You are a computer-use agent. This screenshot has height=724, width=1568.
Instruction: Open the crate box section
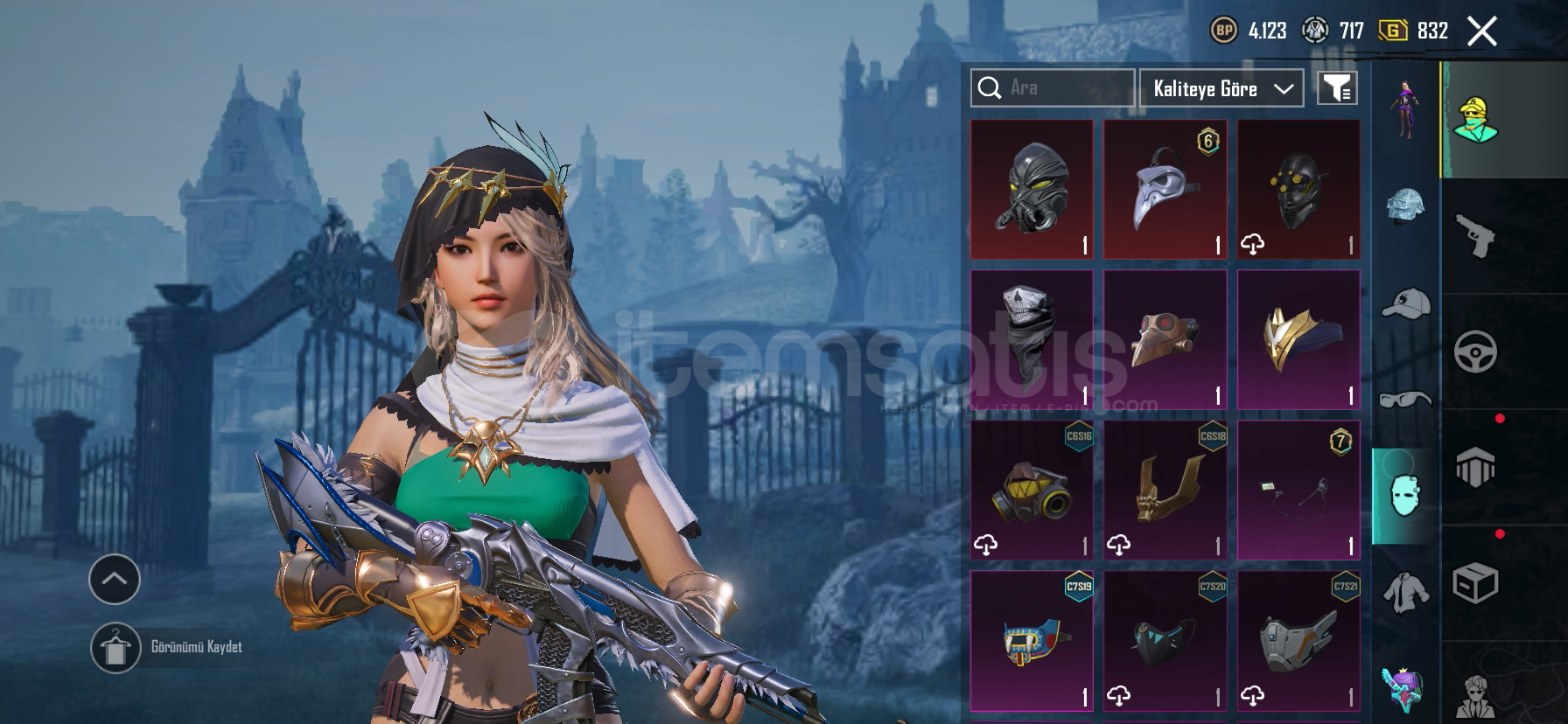click(1475, 582)
